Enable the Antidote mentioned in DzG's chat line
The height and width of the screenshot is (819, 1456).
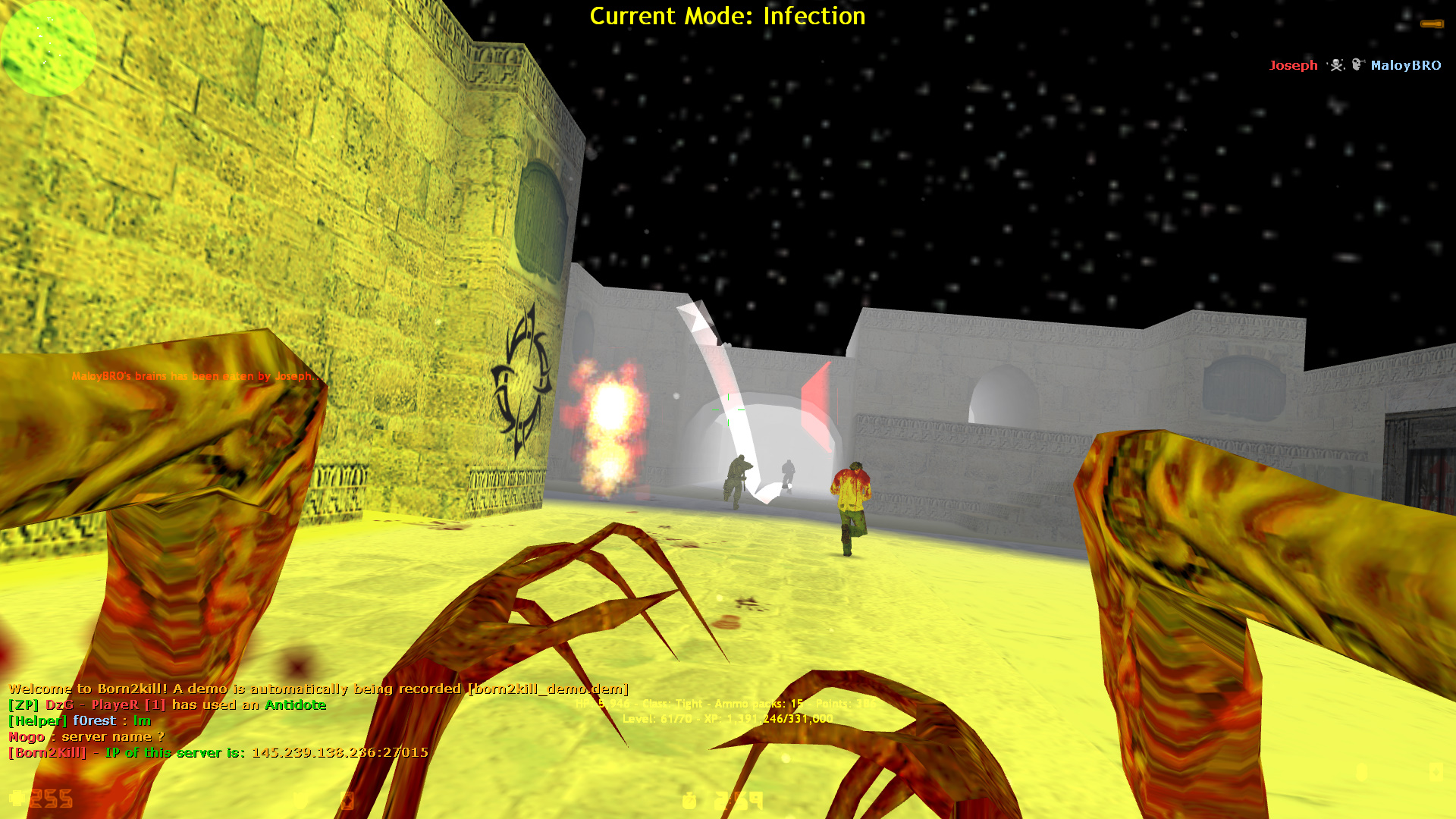294,704
